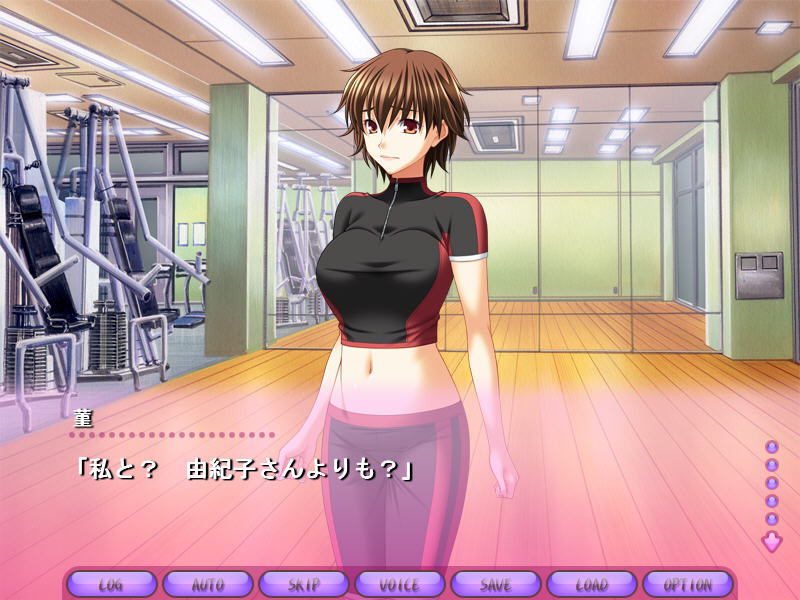Enable AUTO text advance mode

point(207,584)
